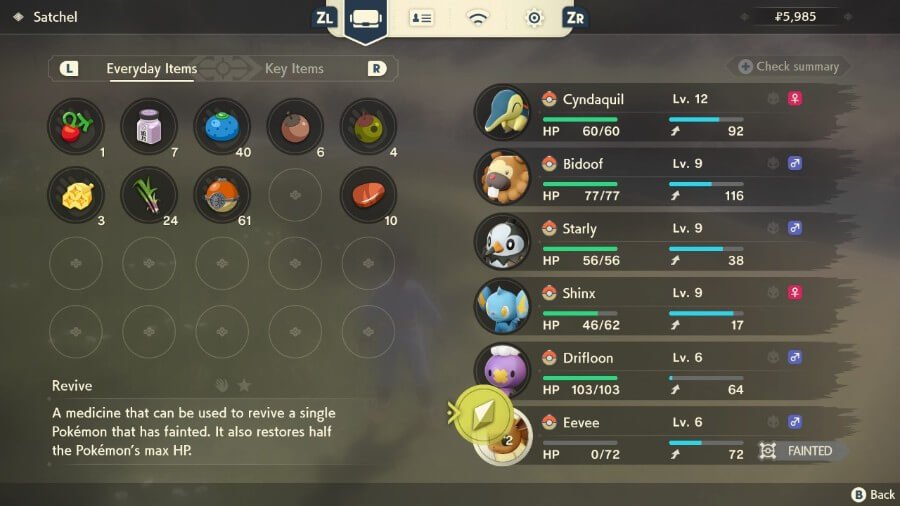Open the communications wireless tab

coord(478,18)
